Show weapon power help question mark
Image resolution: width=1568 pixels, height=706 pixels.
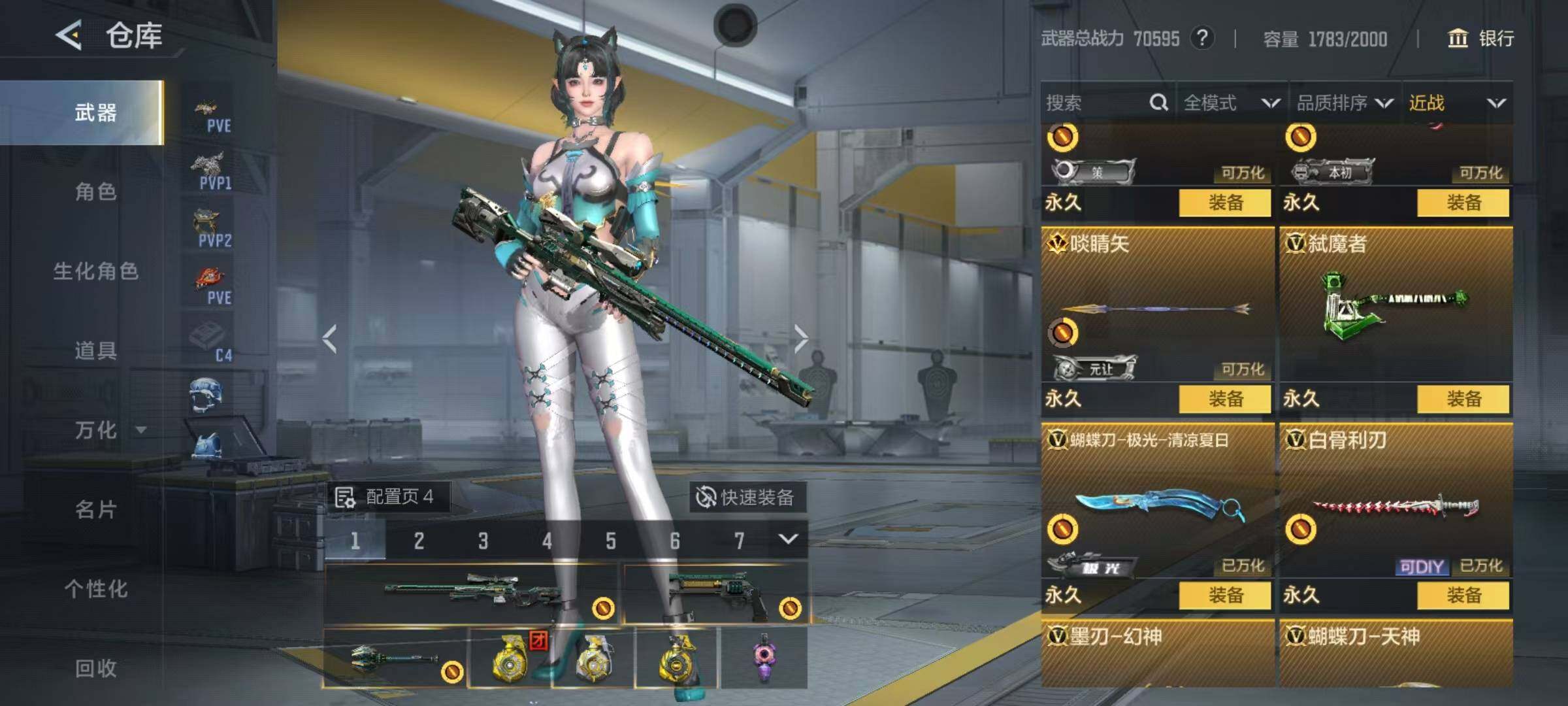tap(1202, 39)
